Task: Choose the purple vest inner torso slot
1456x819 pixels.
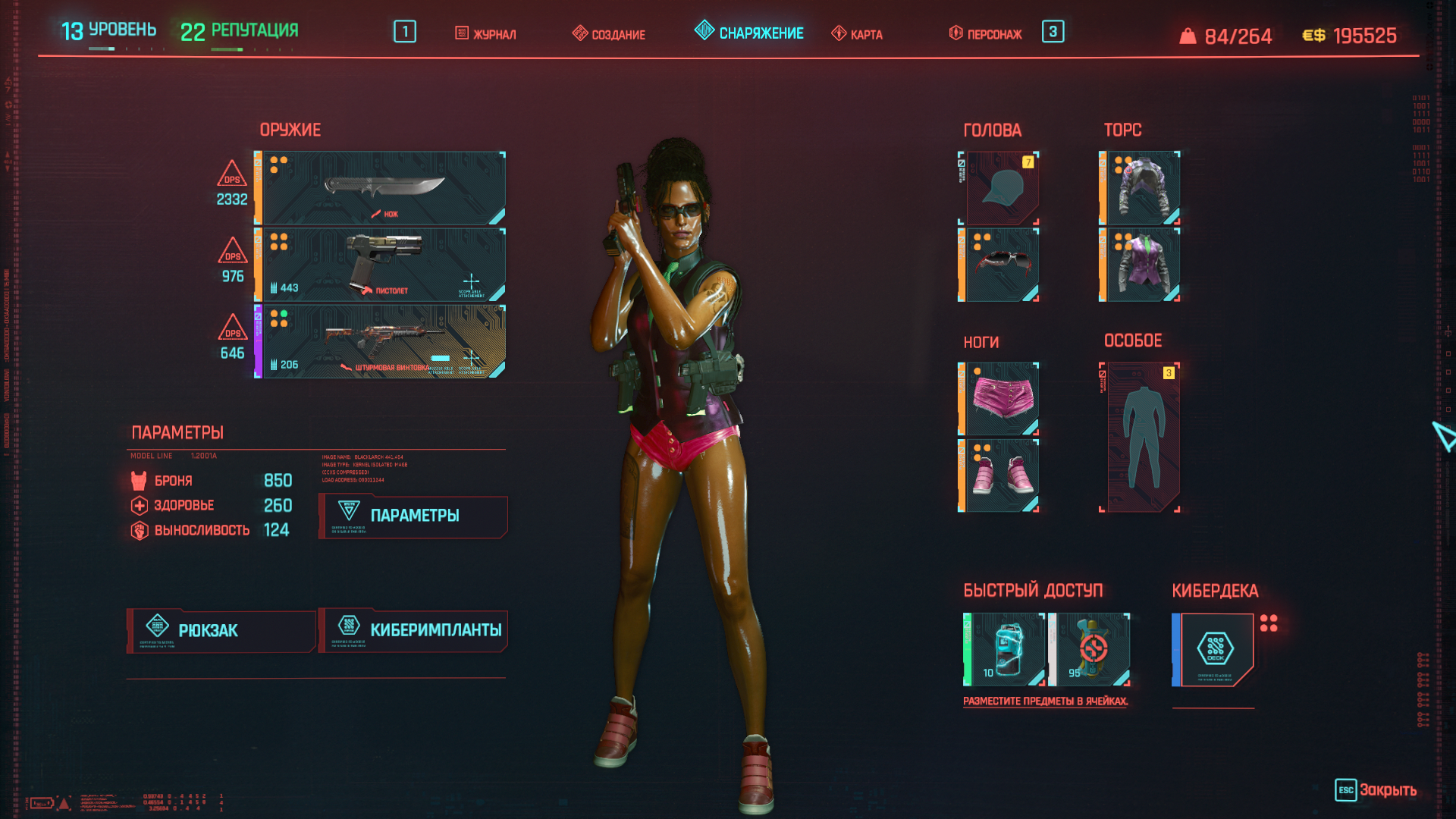Action: click(x=1141, y=265)
